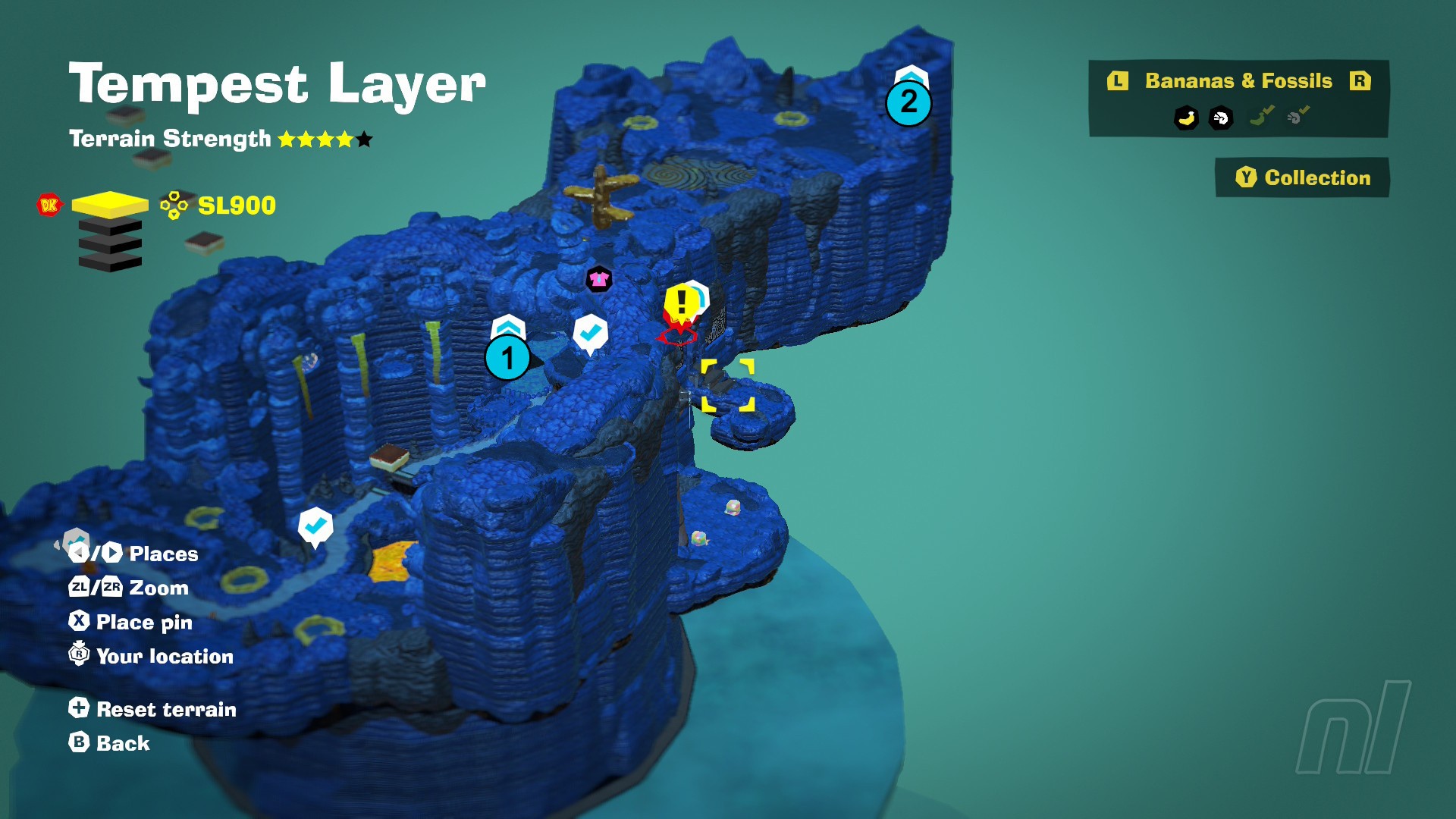
Task: Select the Bananas & Fossils filter header
Action: (x=1238, y=81)
